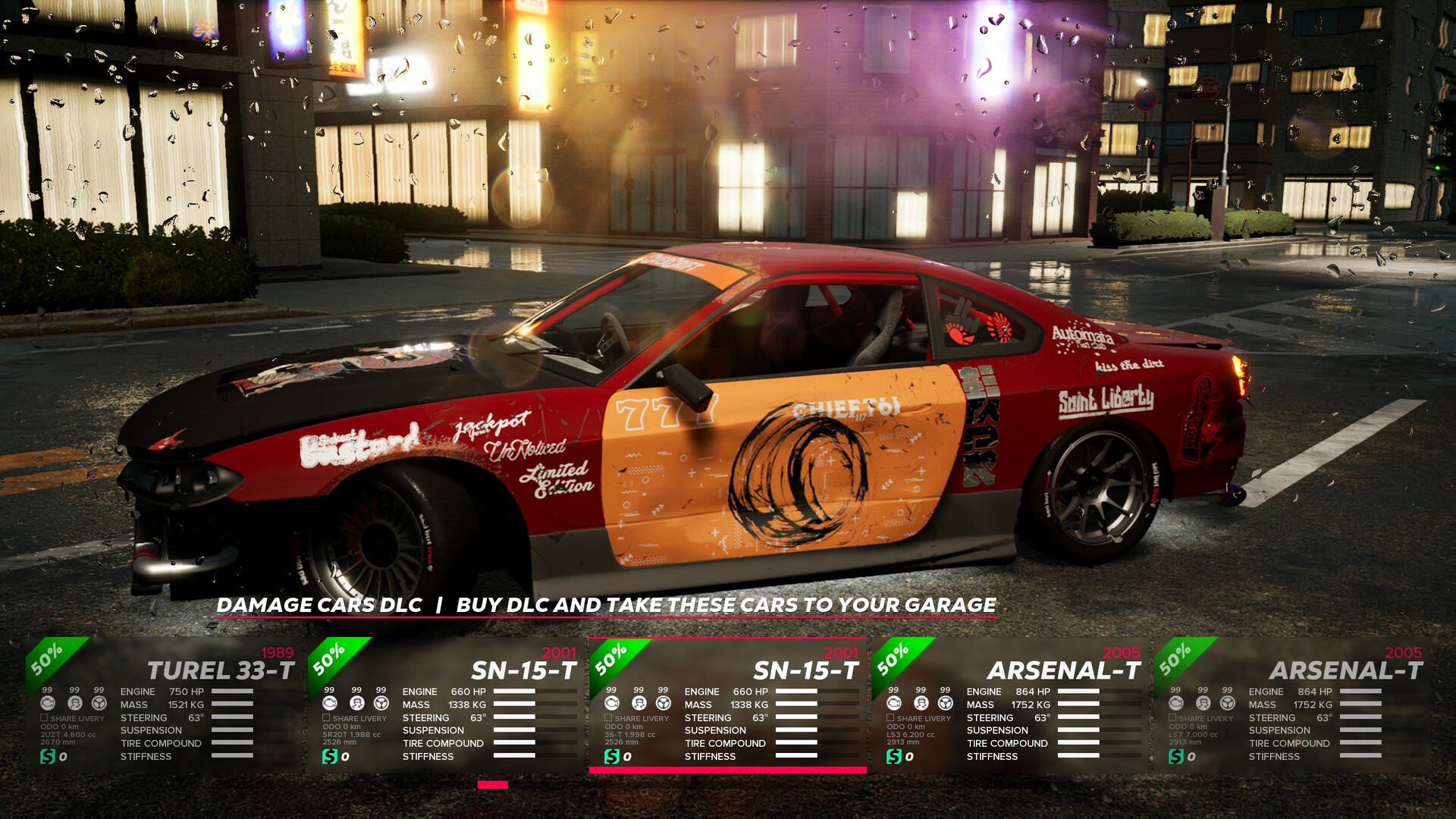Click the driver helmet icon on TUREL 33-T card

tap(75, 704)
